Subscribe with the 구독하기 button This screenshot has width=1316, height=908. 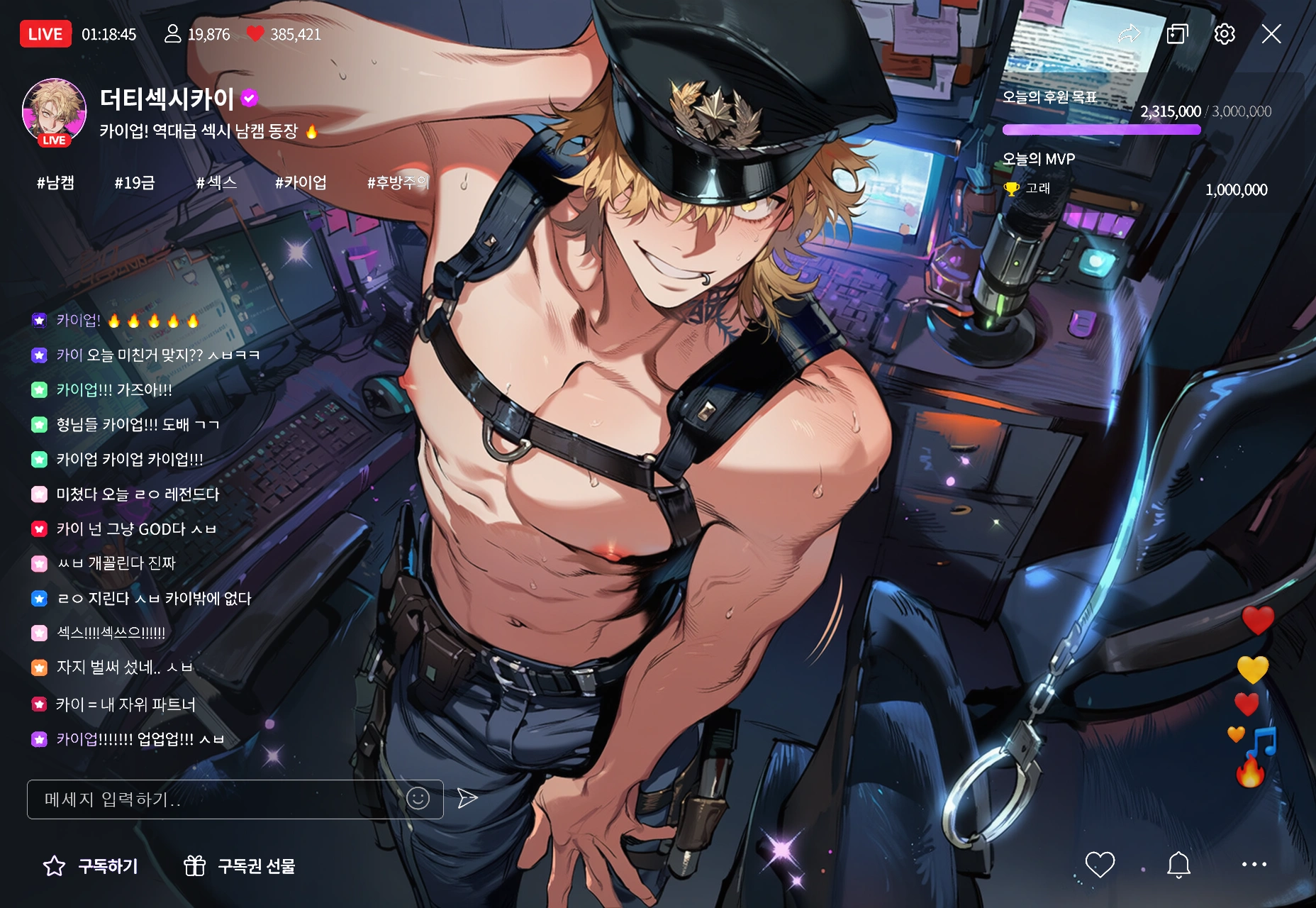coord(91,866)
